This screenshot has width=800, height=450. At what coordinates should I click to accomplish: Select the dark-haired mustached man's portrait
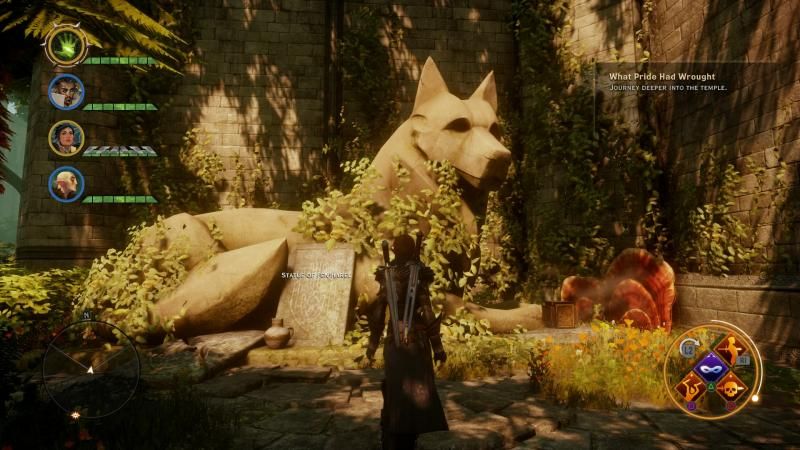click(x=66, y=92)
